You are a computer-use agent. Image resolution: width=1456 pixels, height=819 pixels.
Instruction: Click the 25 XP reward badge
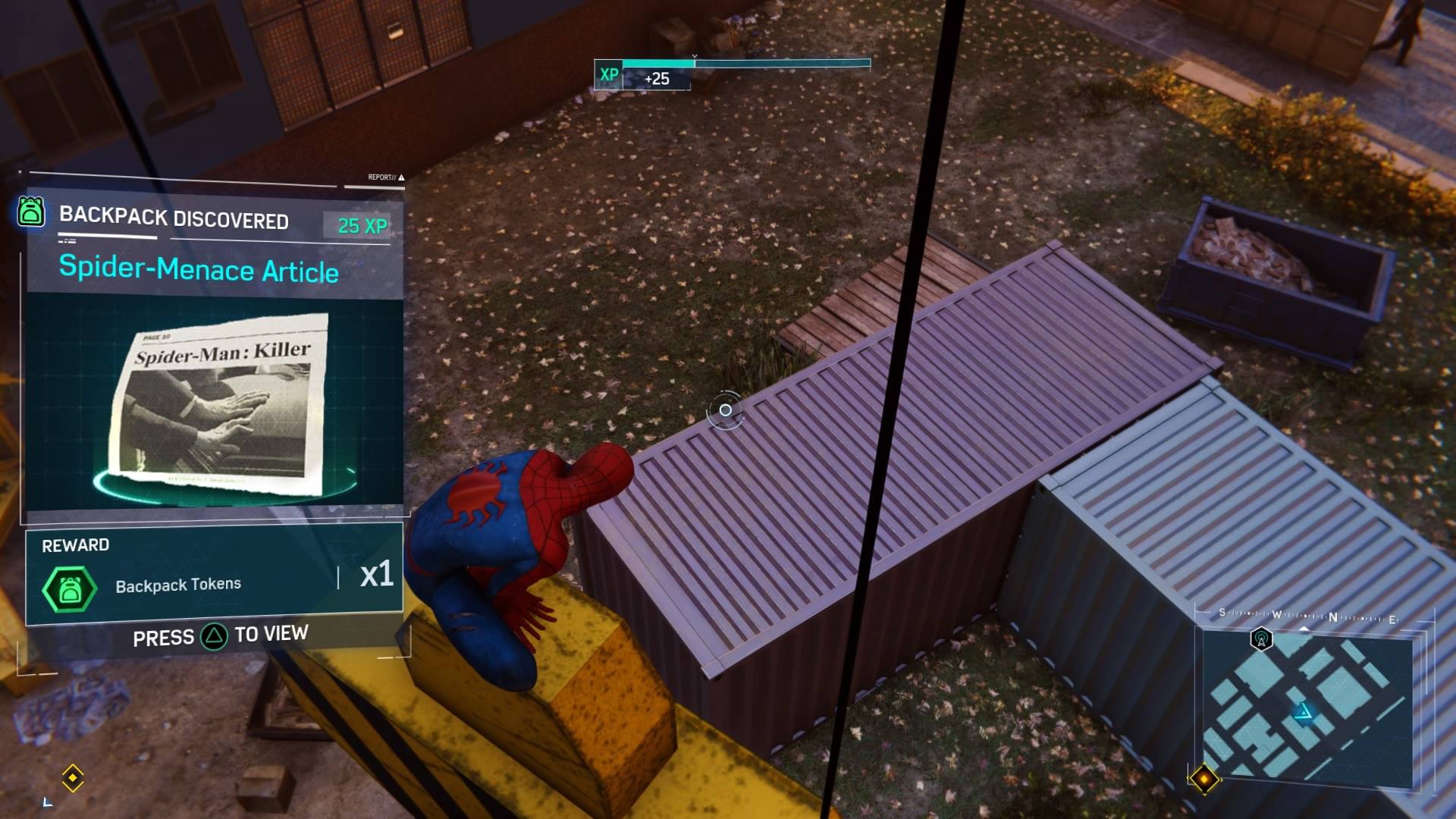(356, 224)
